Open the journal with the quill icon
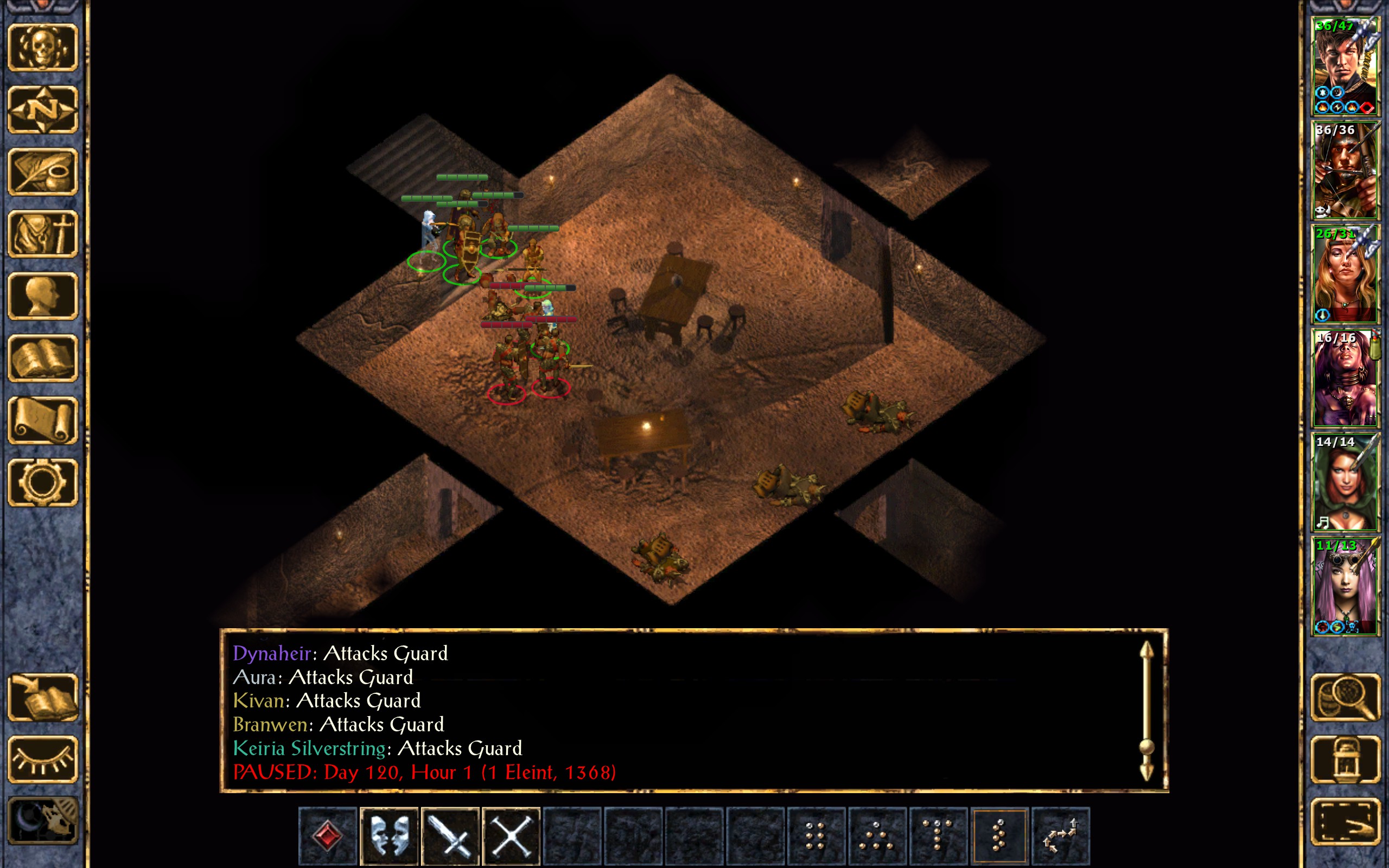Image resolution: width=1389 pixels, height=868 pixels. 43,171
